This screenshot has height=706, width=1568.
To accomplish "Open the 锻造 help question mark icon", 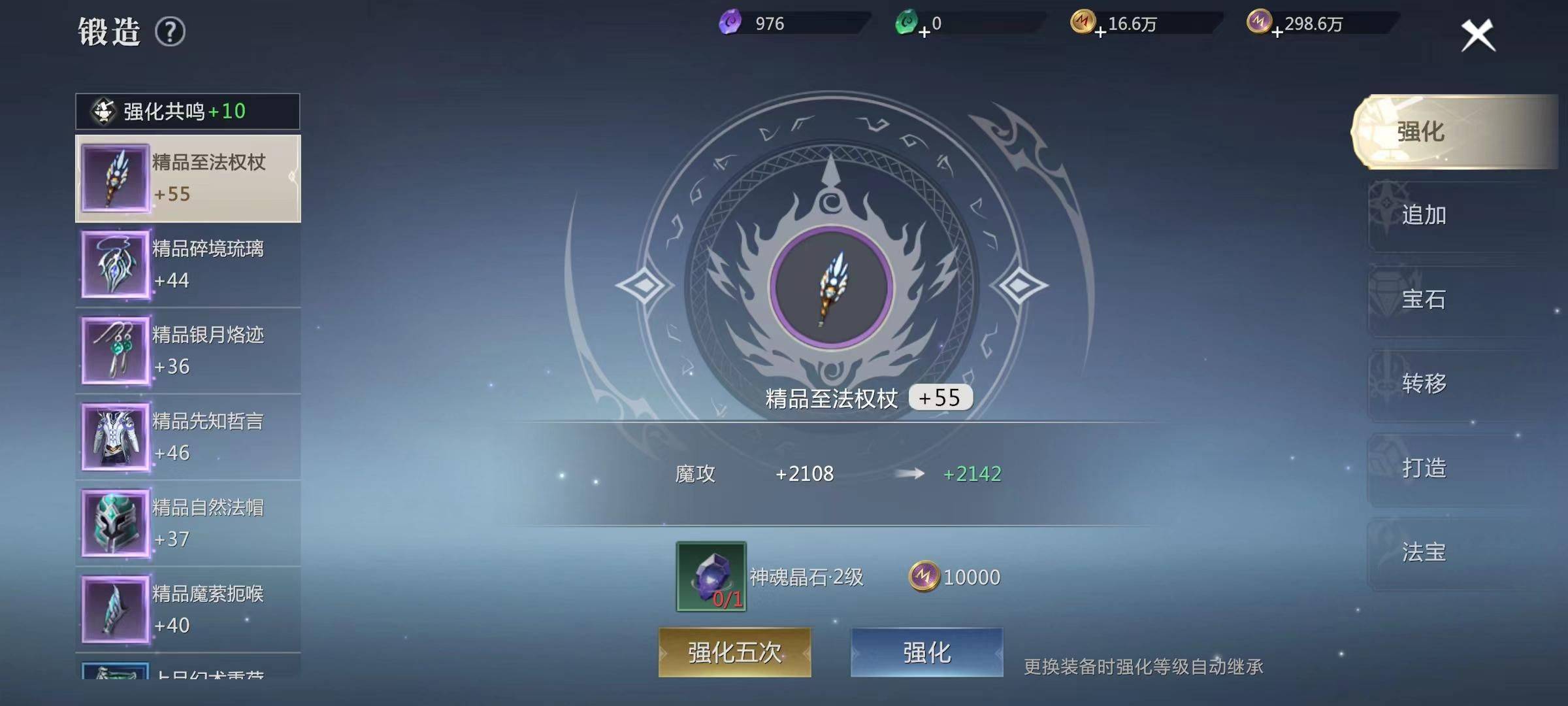I will tap(170, 31).
